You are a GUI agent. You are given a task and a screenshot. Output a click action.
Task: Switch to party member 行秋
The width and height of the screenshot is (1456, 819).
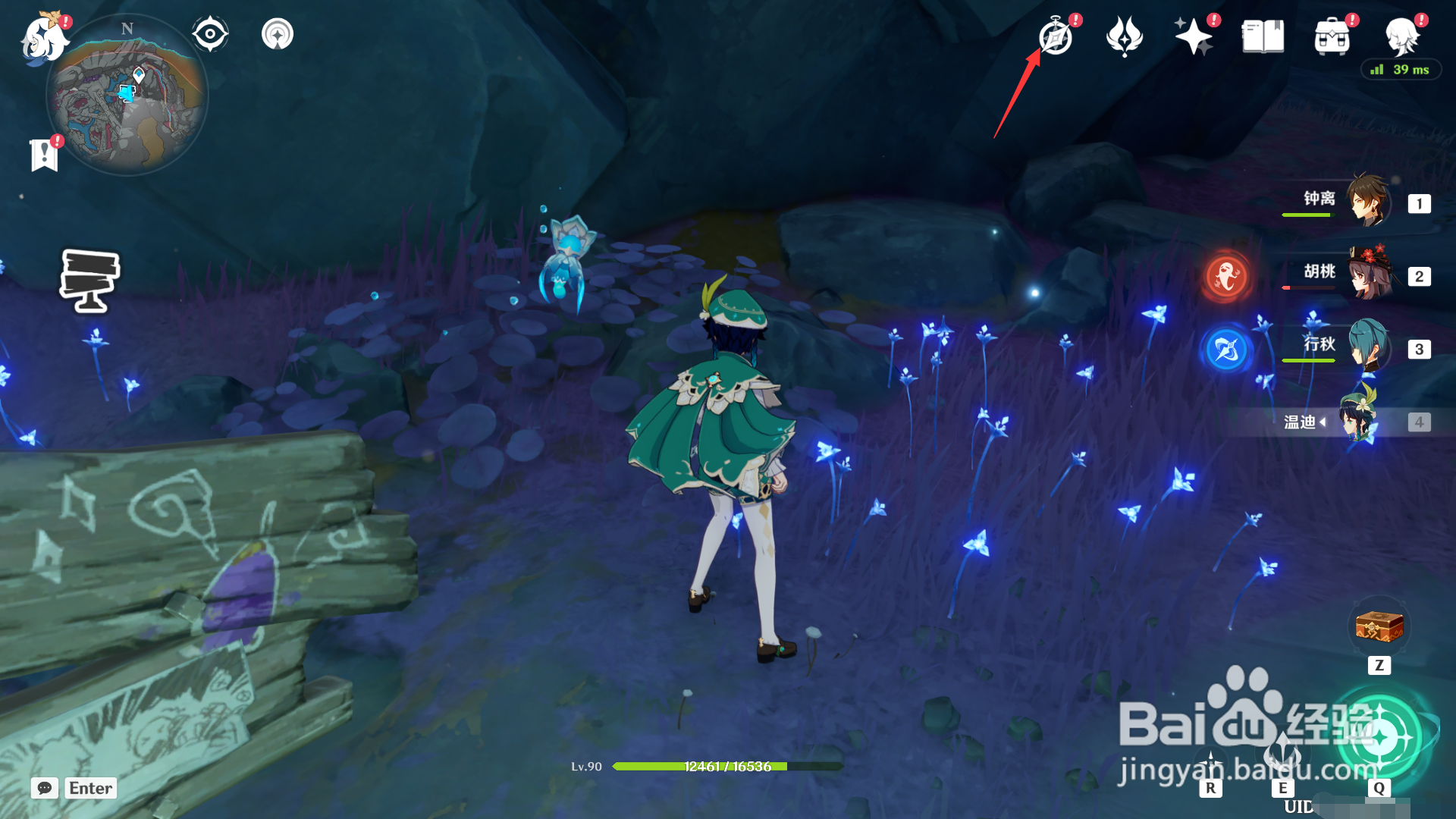tap(1368, 347)
